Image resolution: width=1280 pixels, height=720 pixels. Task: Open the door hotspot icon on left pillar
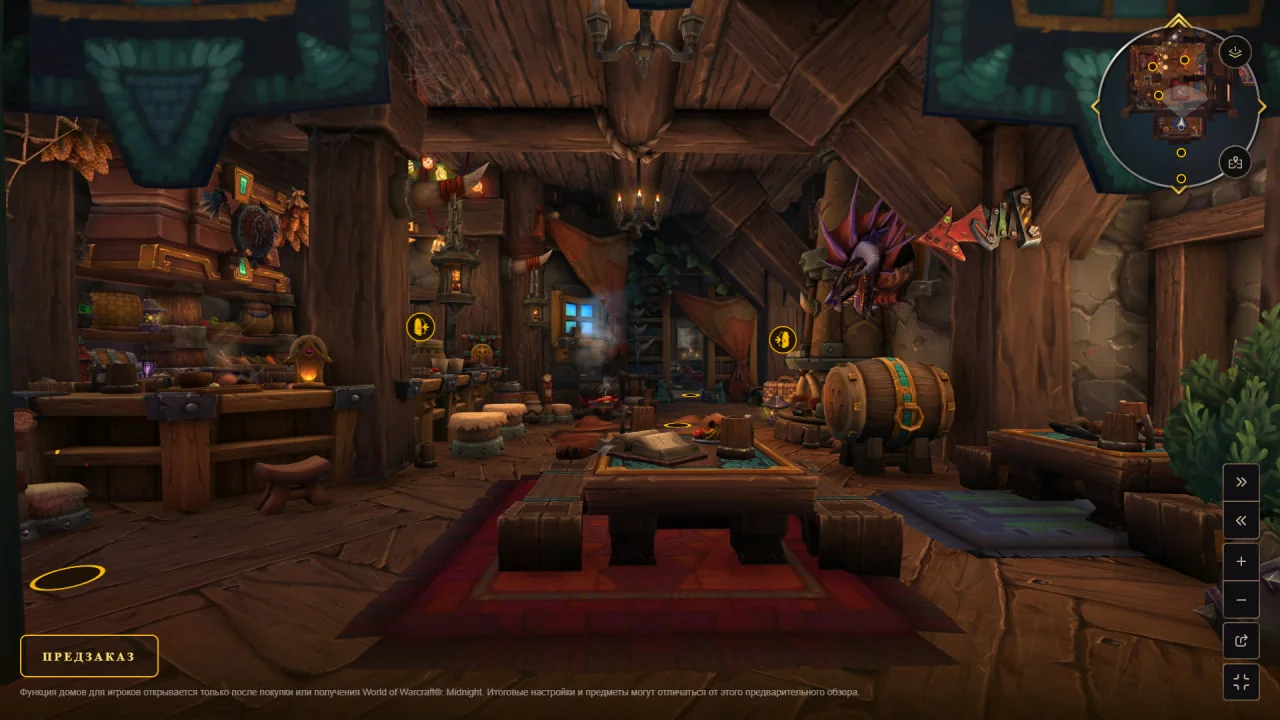420,326
